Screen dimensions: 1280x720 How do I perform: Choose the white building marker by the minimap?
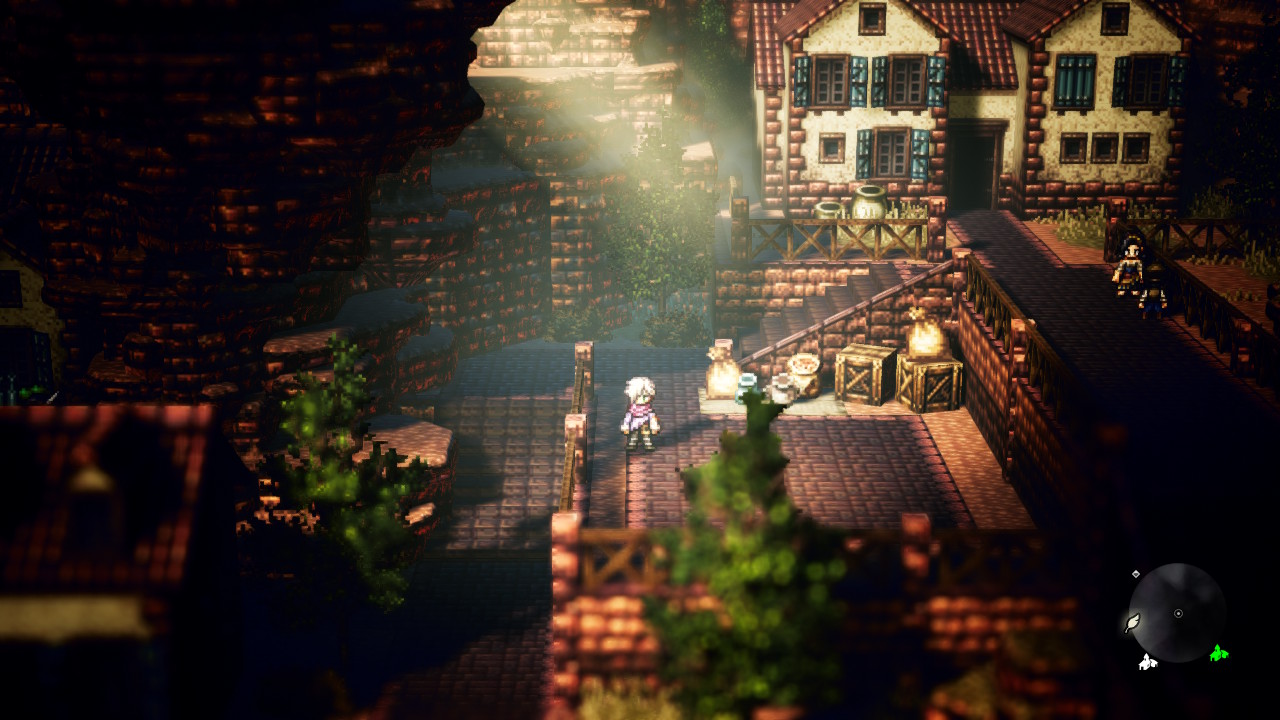click(x=1147, y=661)
